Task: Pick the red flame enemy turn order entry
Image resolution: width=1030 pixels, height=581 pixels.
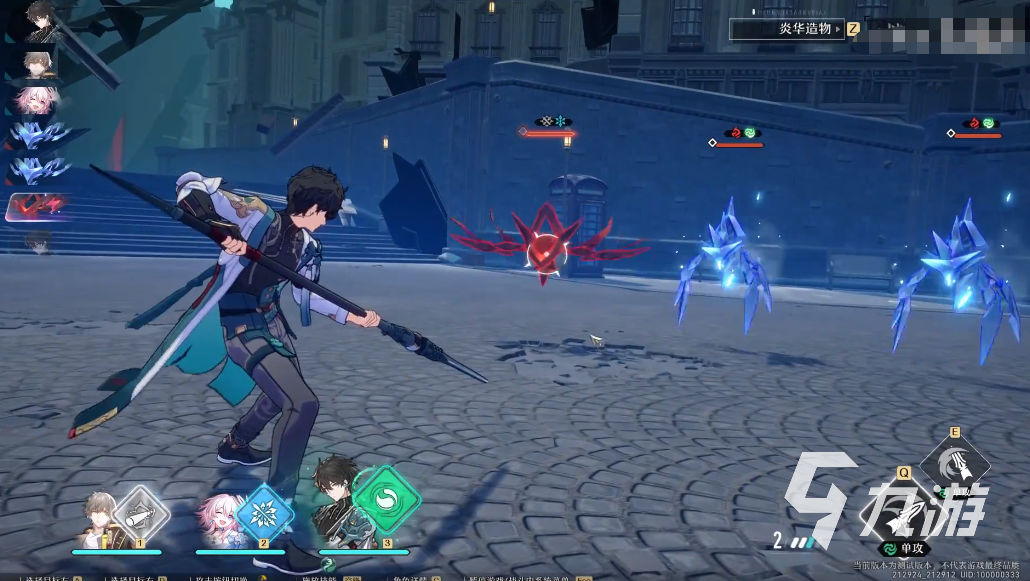Action: 38,207
